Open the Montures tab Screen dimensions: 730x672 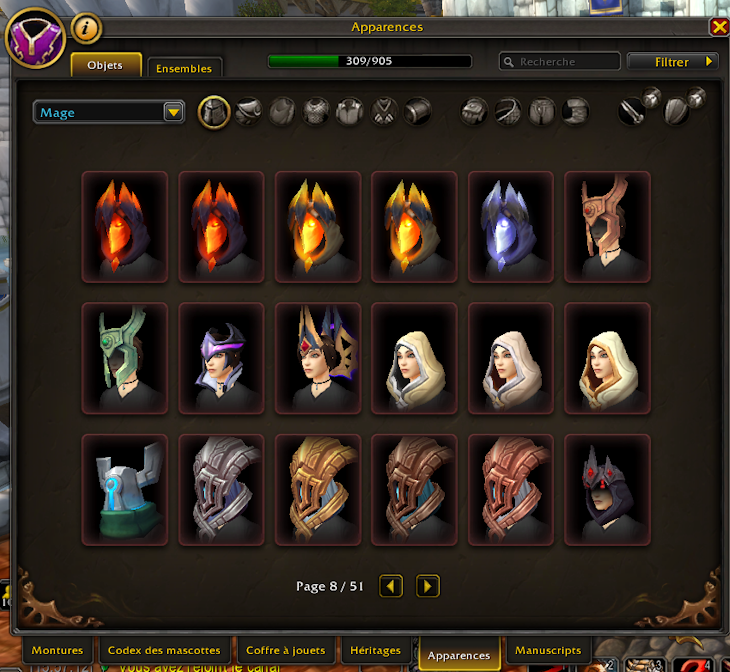tap(57, 651)
